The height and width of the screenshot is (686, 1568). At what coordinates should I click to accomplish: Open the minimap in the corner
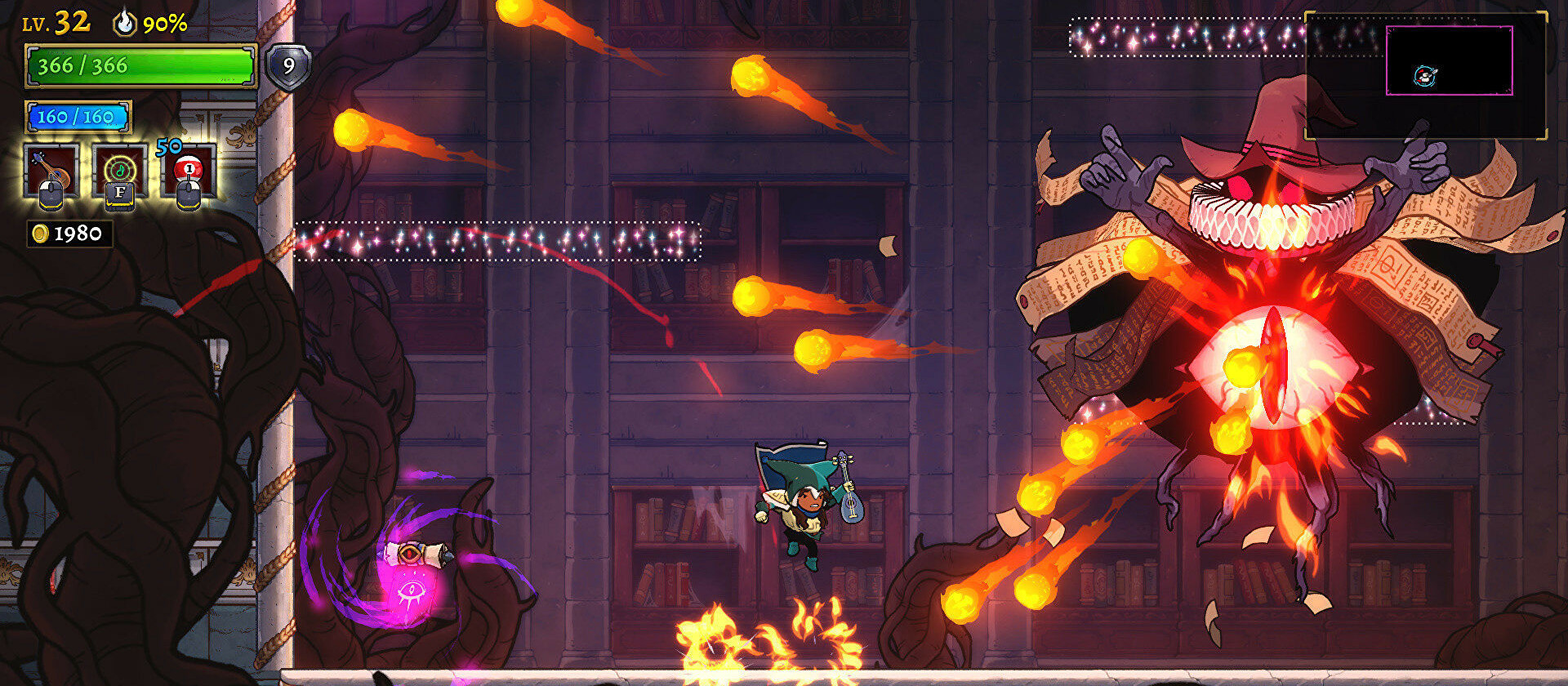tap(1425, 75)
